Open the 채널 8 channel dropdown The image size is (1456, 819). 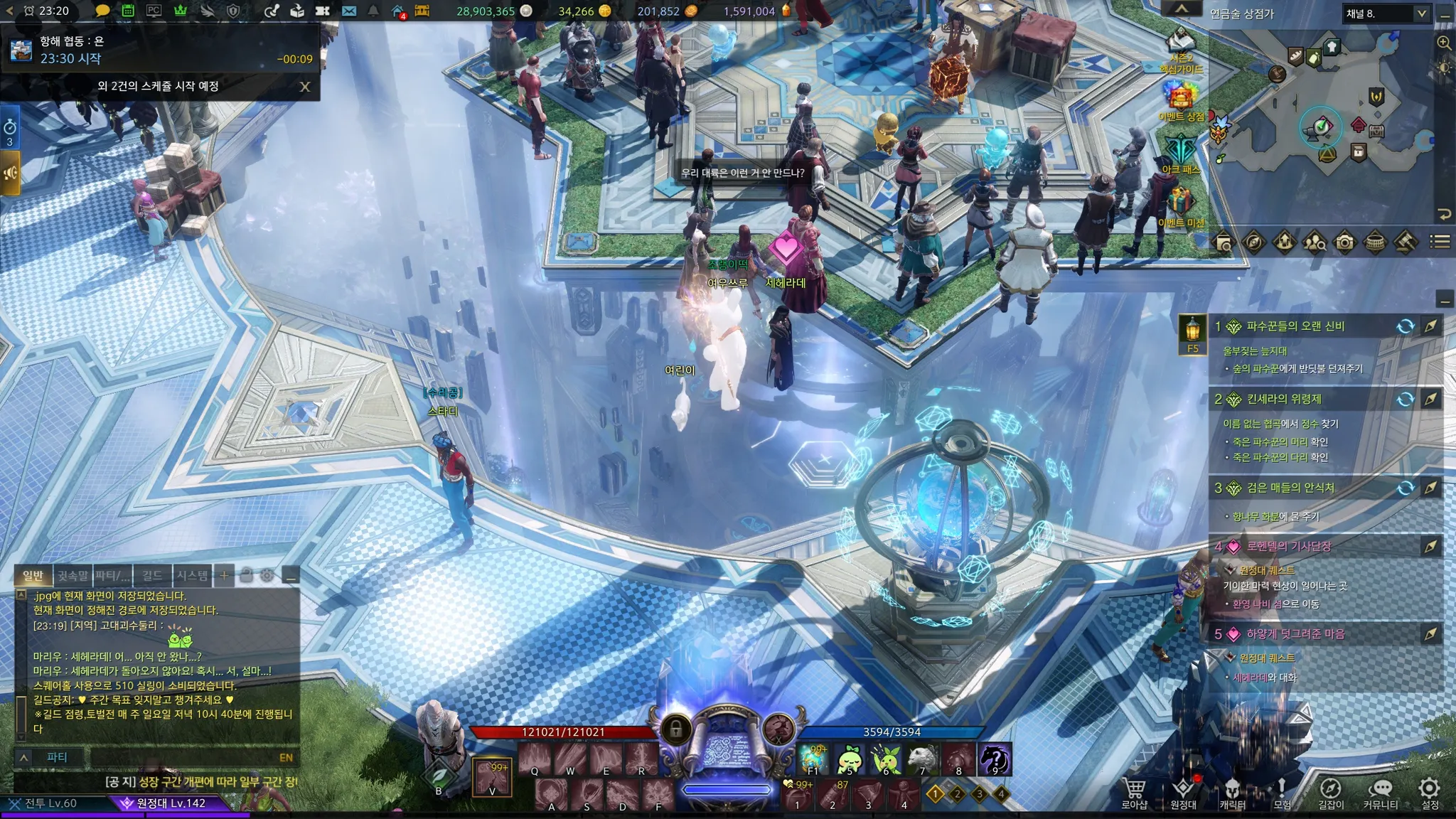[x=1386, y=14]
